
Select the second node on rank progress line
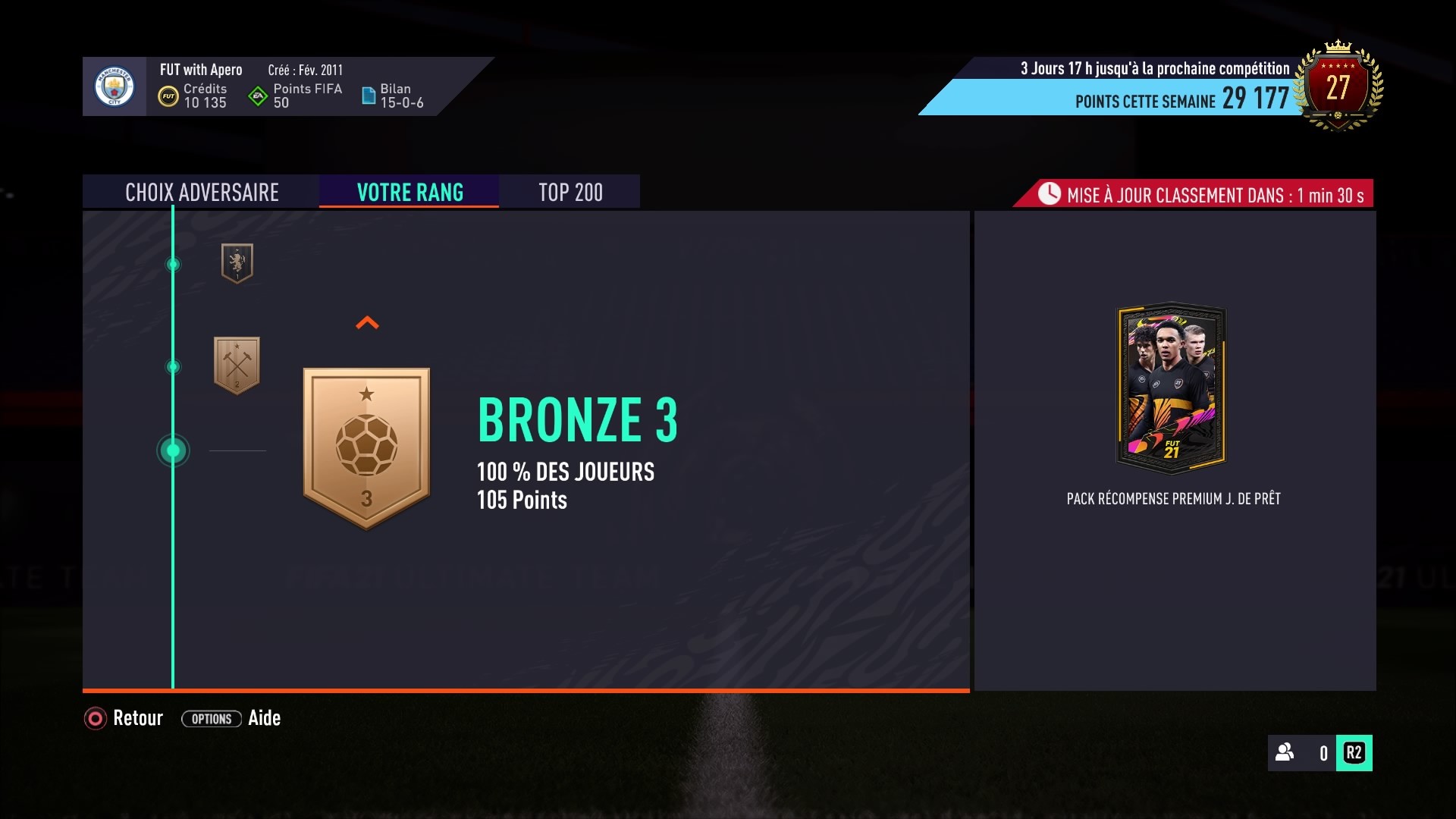pyautogui.click(x=173, y=367)
